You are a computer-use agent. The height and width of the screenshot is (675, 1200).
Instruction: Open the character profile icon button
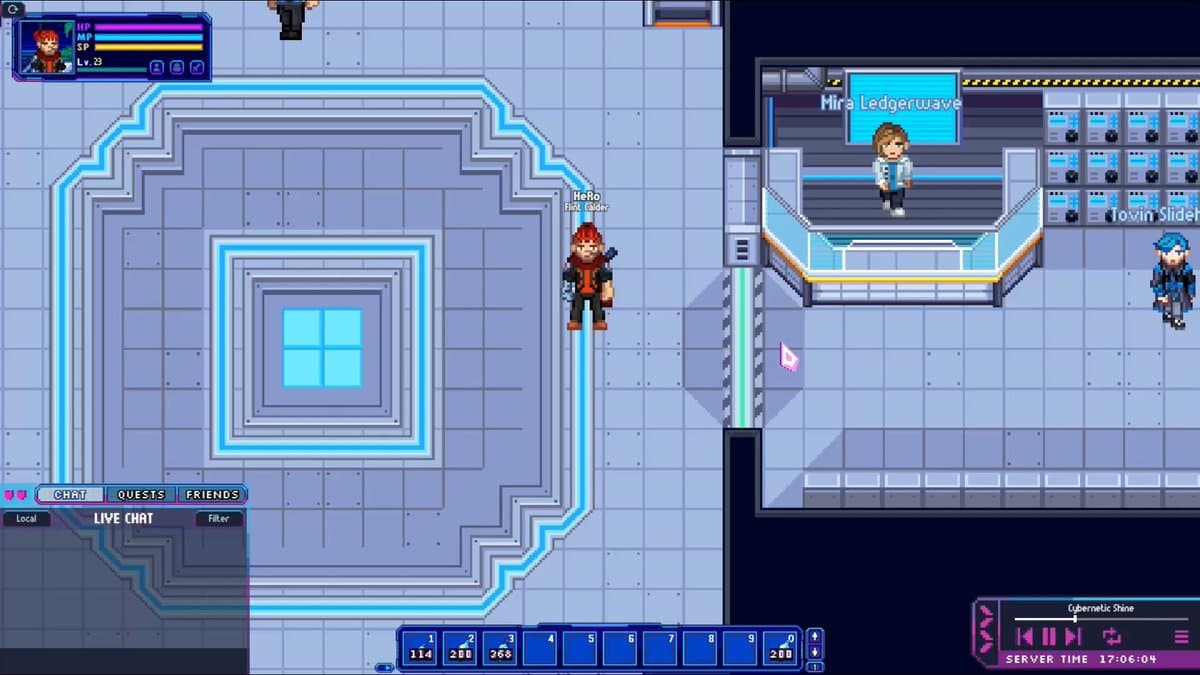157,67
